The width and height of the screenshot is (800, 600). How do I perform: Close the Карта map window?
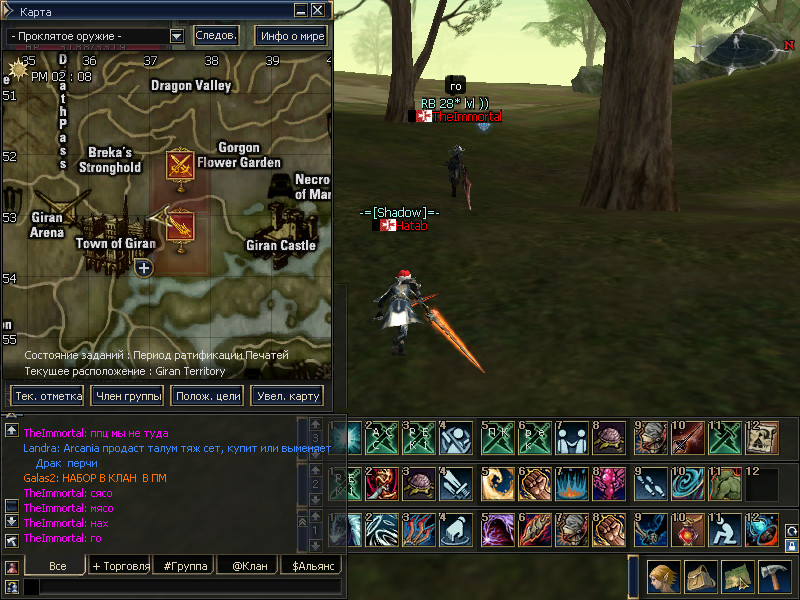pyautogui.click(x=317, y=10)
